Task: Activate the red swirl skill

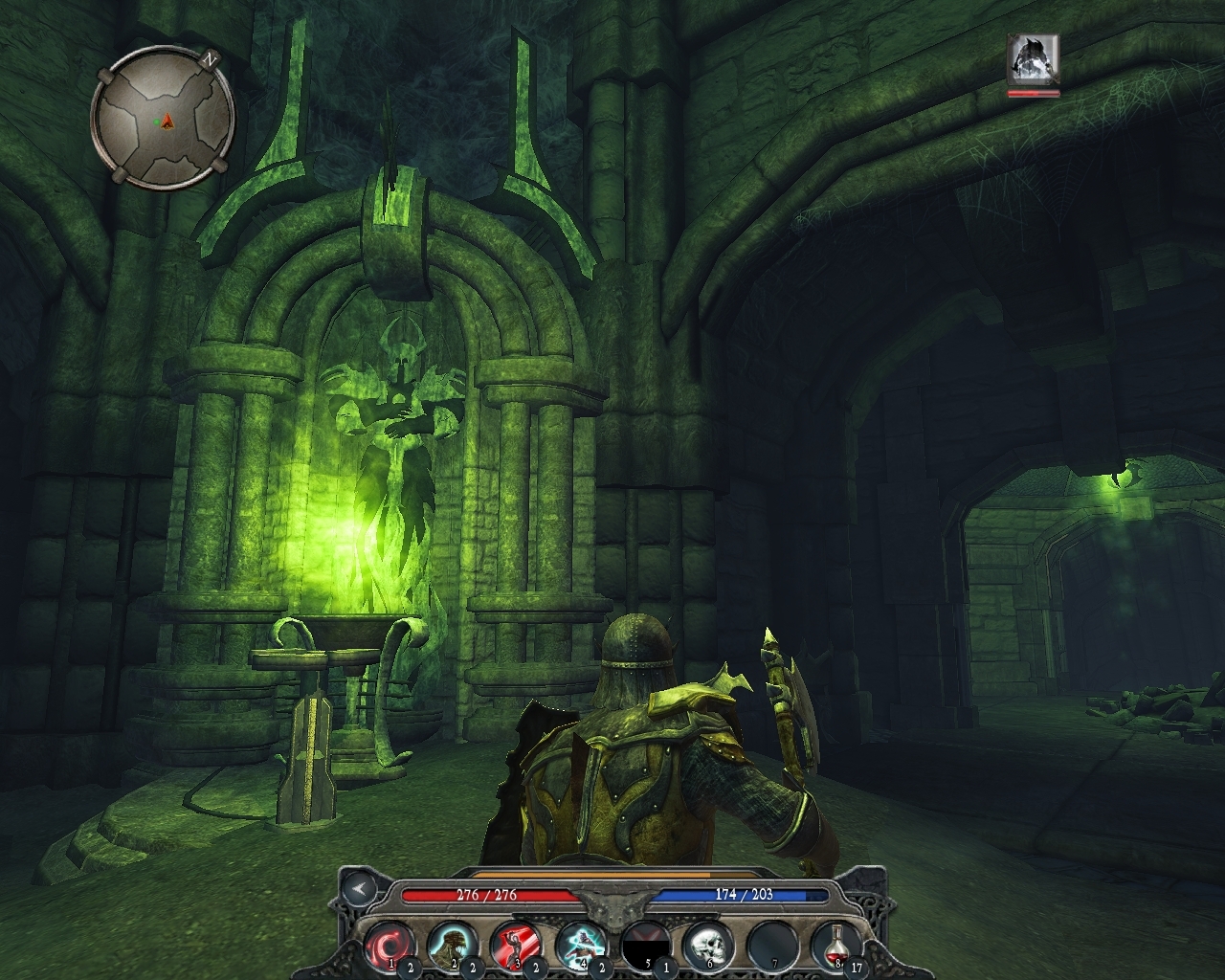Action: [x=389, y=945]
